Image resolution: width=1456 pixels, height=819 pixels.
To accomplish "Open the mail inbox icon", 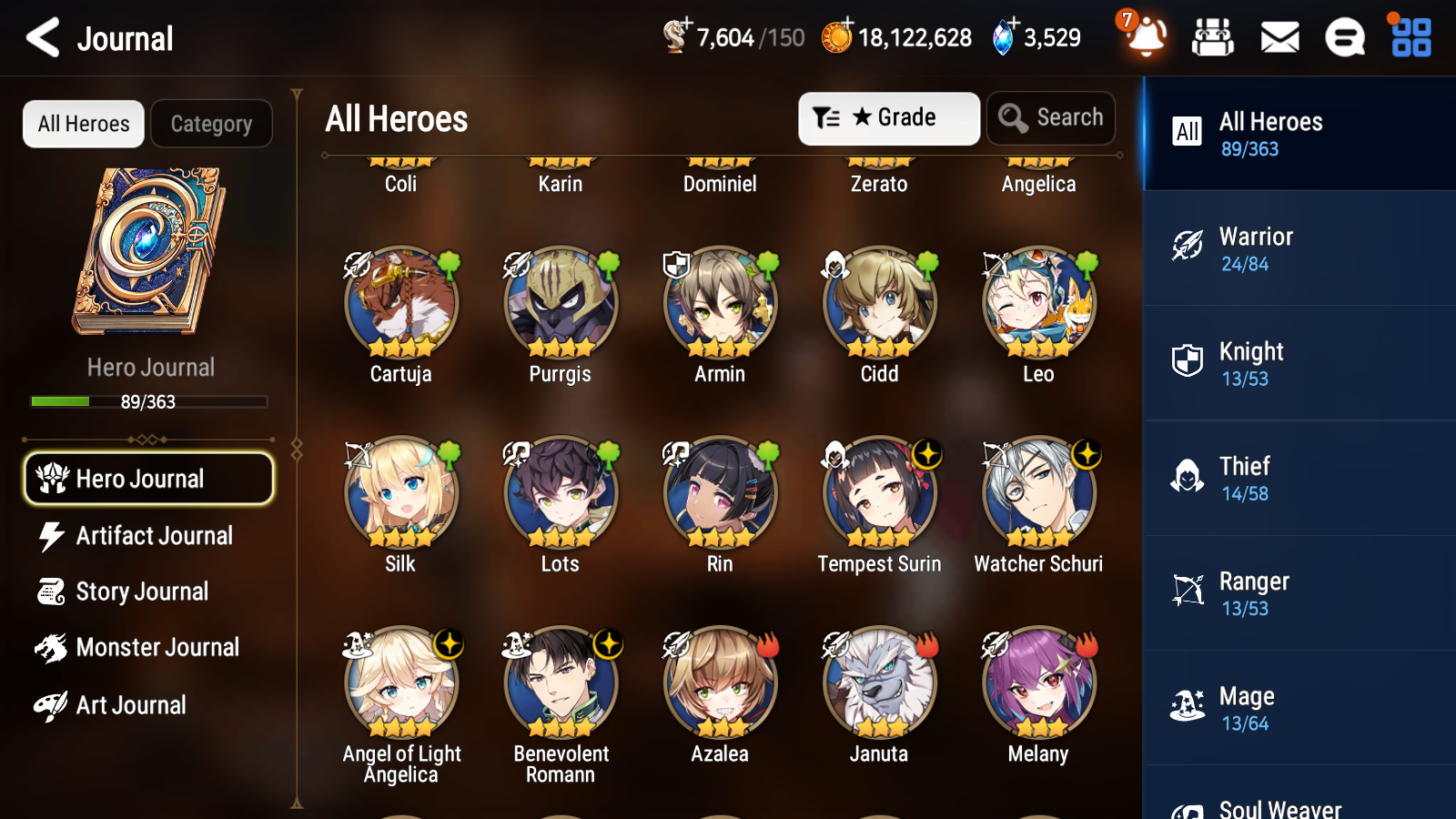I will (x=1279, y=37).
